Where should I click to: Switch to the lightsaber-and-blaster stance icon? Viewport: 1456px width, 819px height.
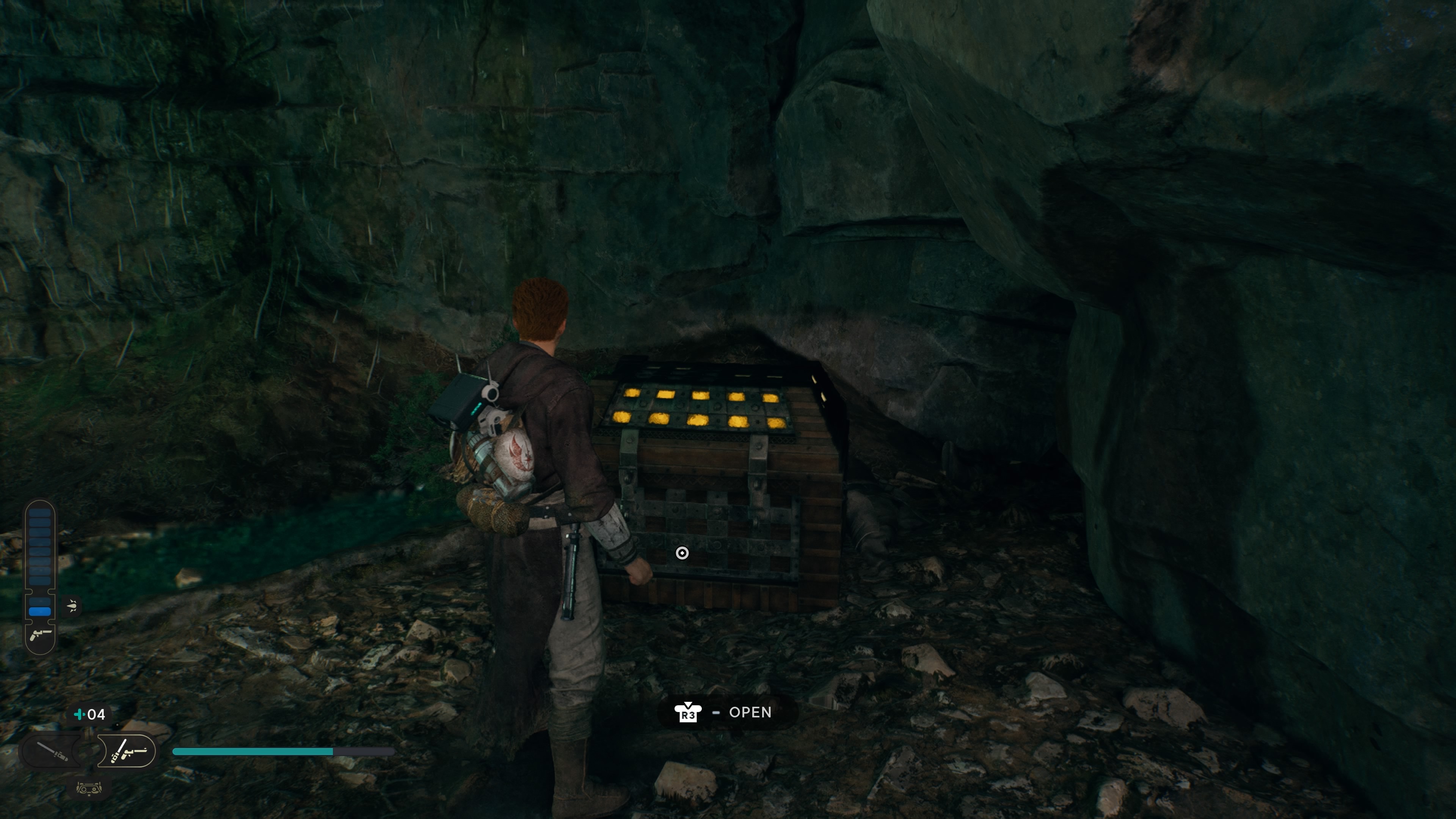[128, 751]
